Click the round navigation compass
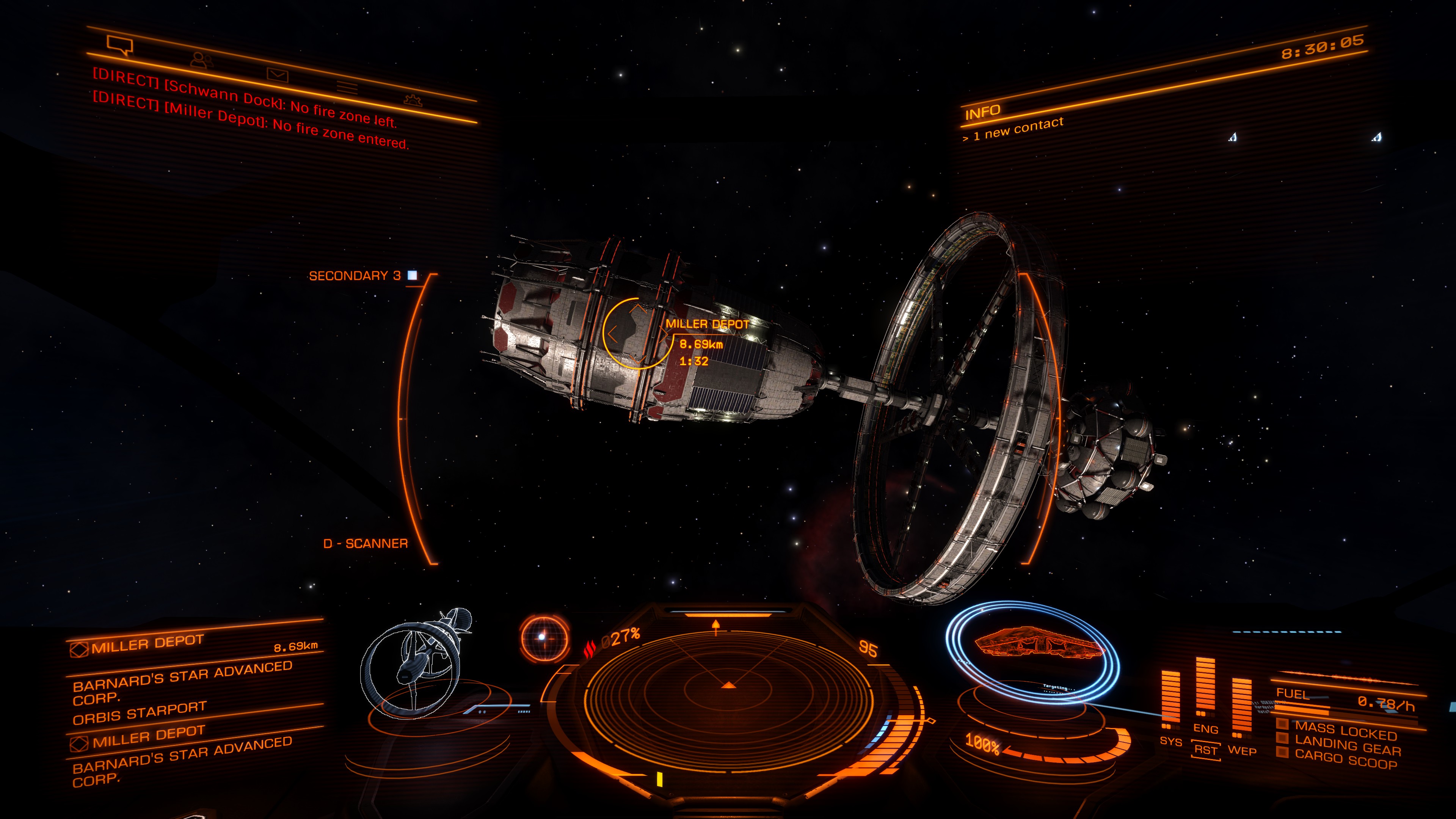 (543, 637)
